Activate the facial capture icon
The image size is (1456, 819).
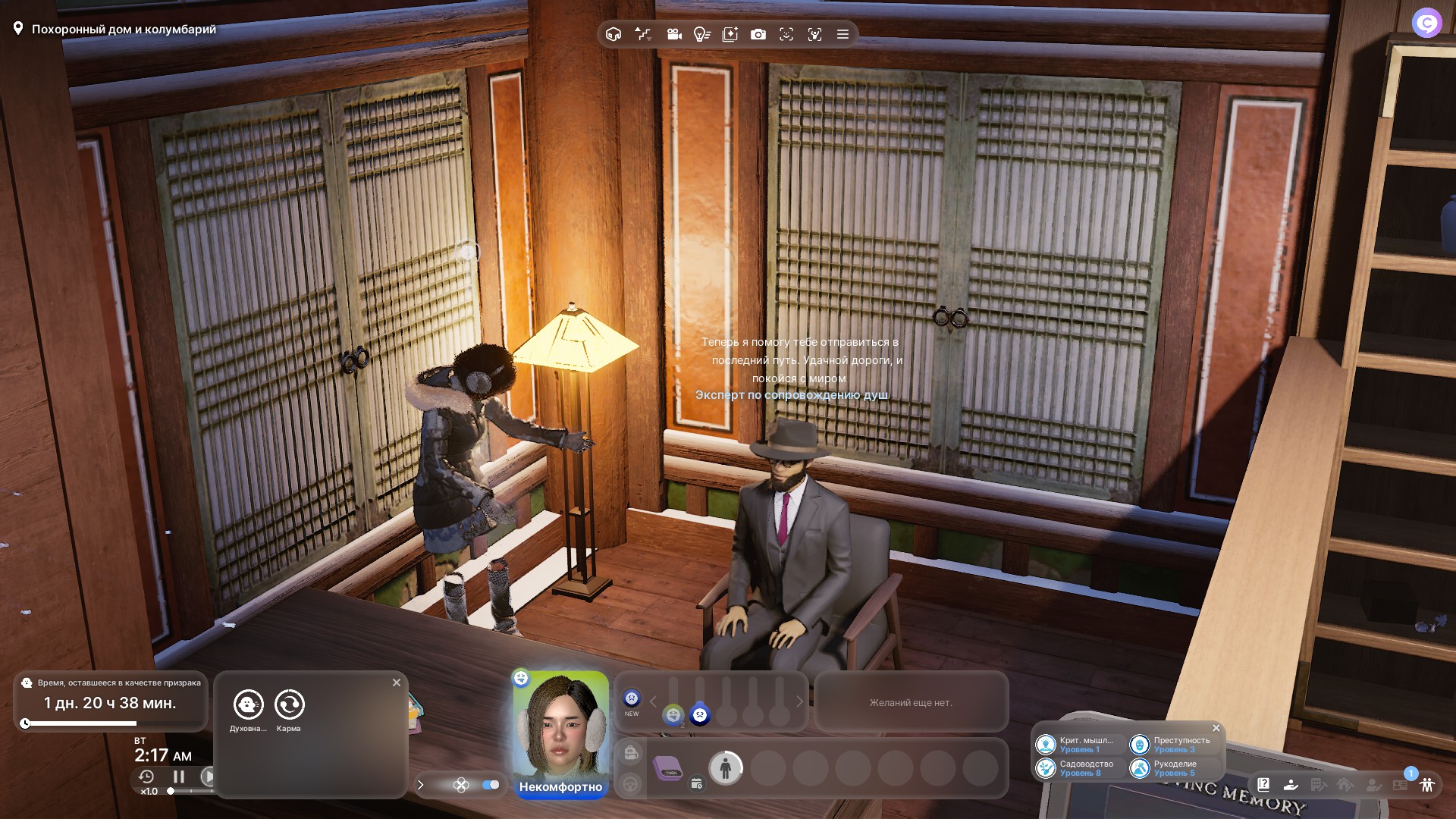(x=814, y=34)
